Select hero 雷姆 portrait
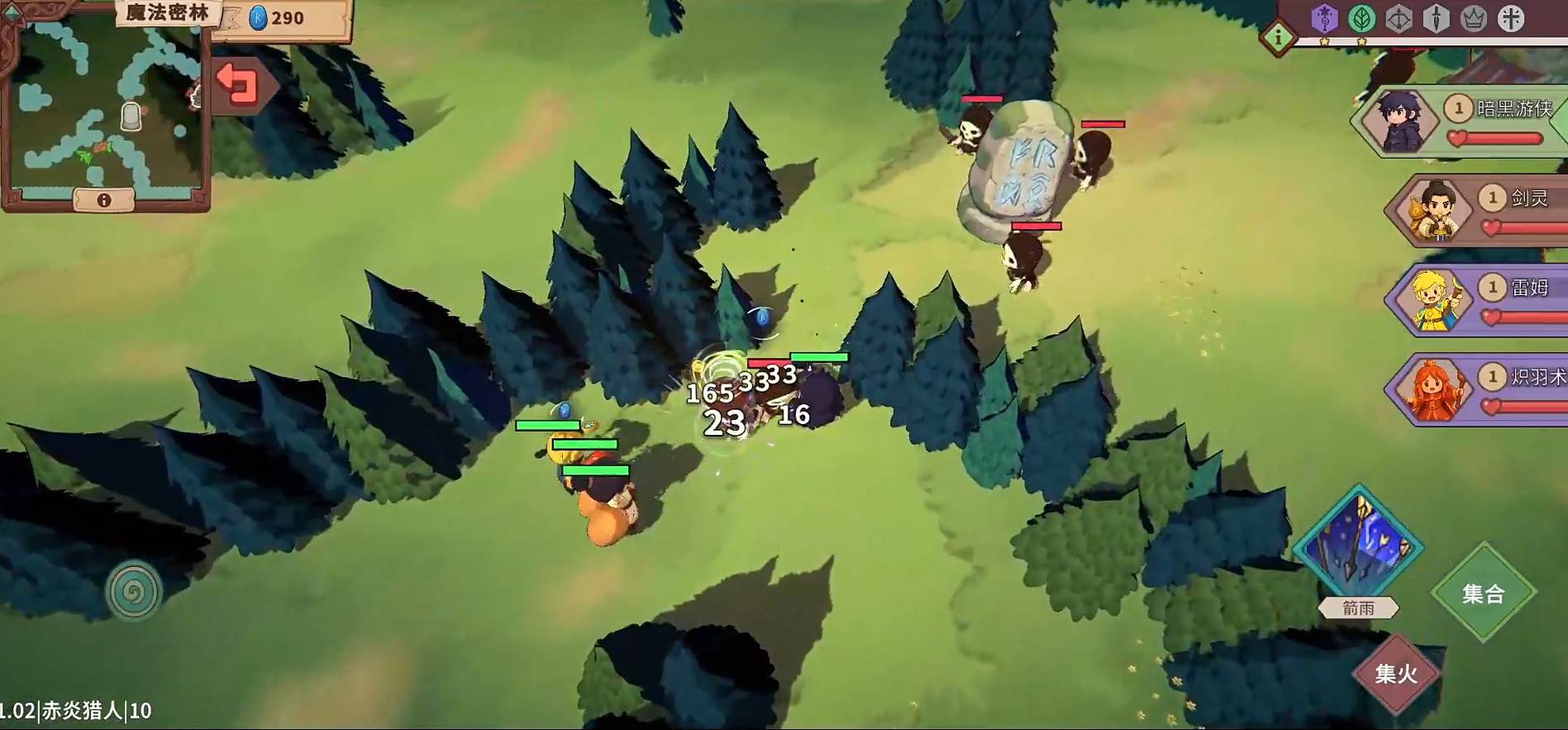Image resolution: width=1568 pixels, height=730 pixels. pyautogui.click(x=1434, y=300)
